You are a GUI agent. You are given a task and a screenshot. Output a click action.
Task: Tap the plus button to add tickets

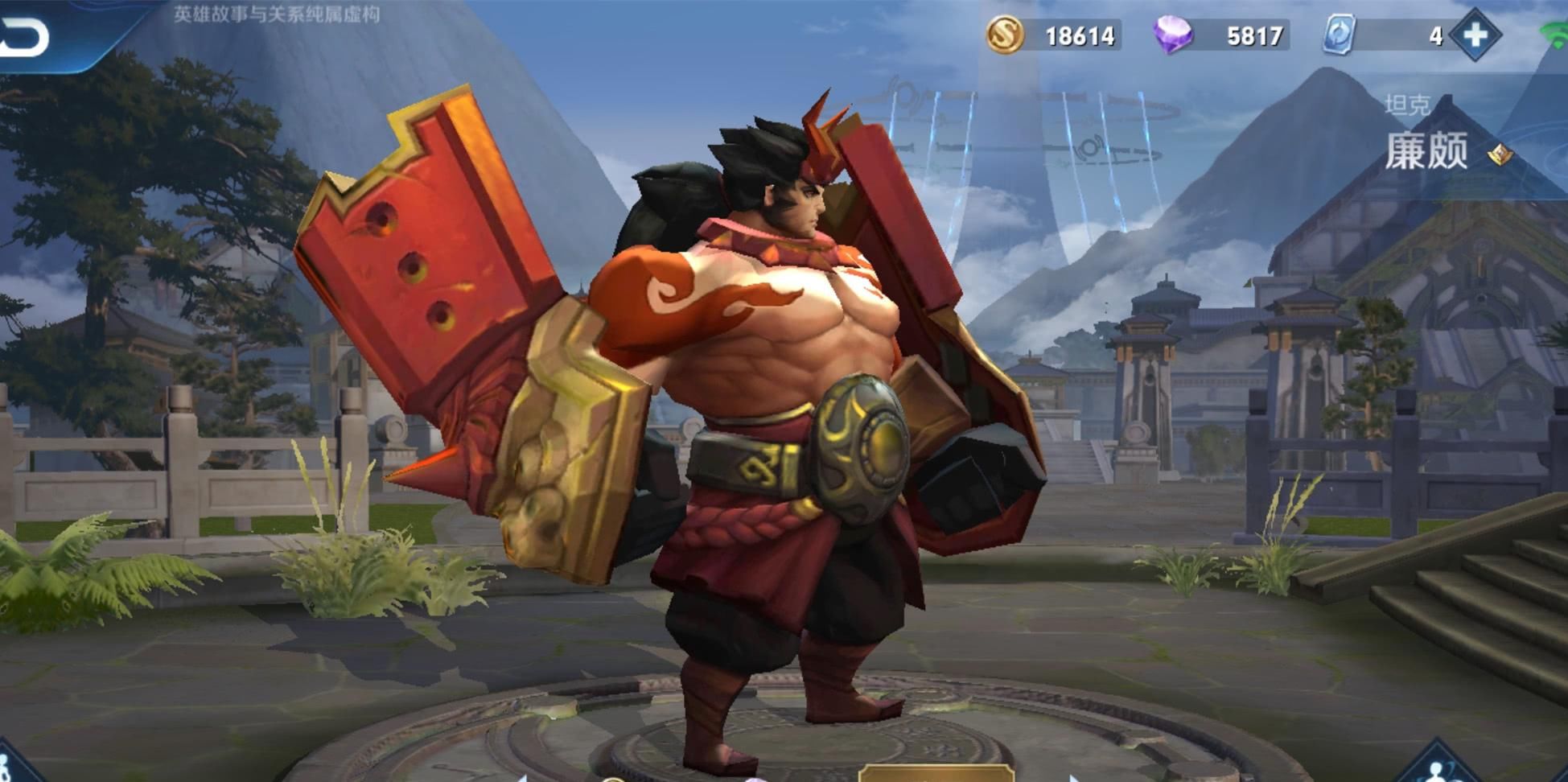pos(1475,35)
